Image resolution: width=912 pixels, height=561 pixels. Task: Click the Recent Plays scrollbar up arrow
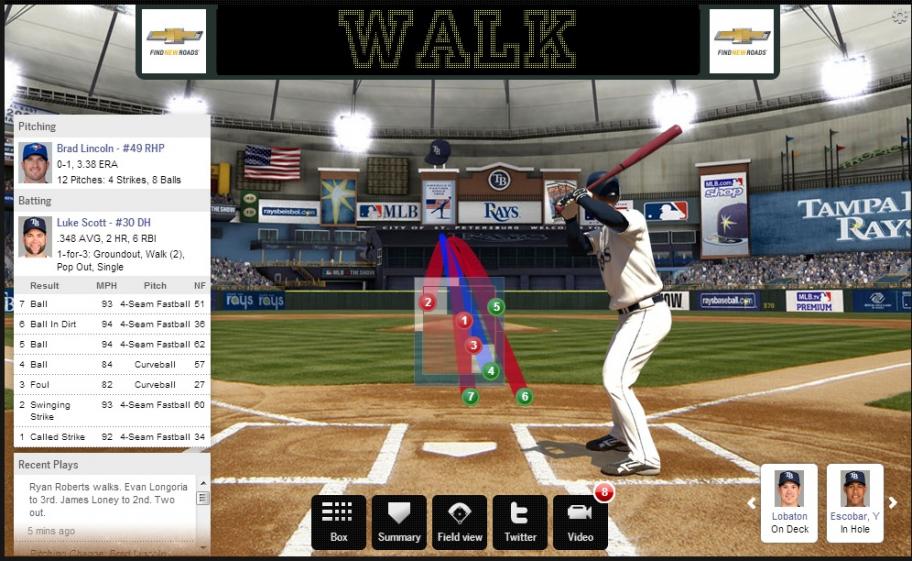[202, 485]
